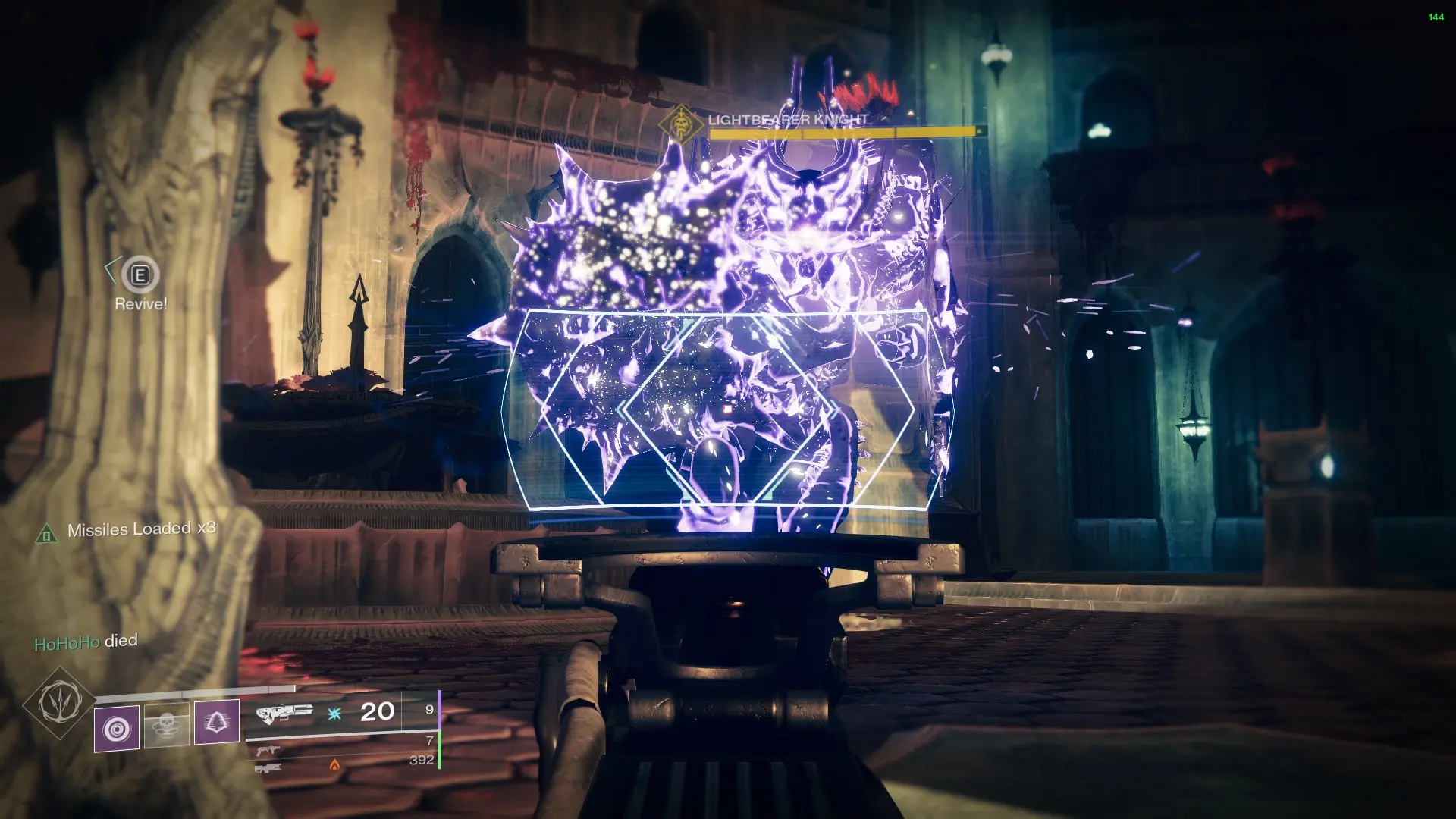Screen dimensions: 1456x819
Task: Toggle the green Missiles Loaded x3 indicator
Action: click(144, 530)
